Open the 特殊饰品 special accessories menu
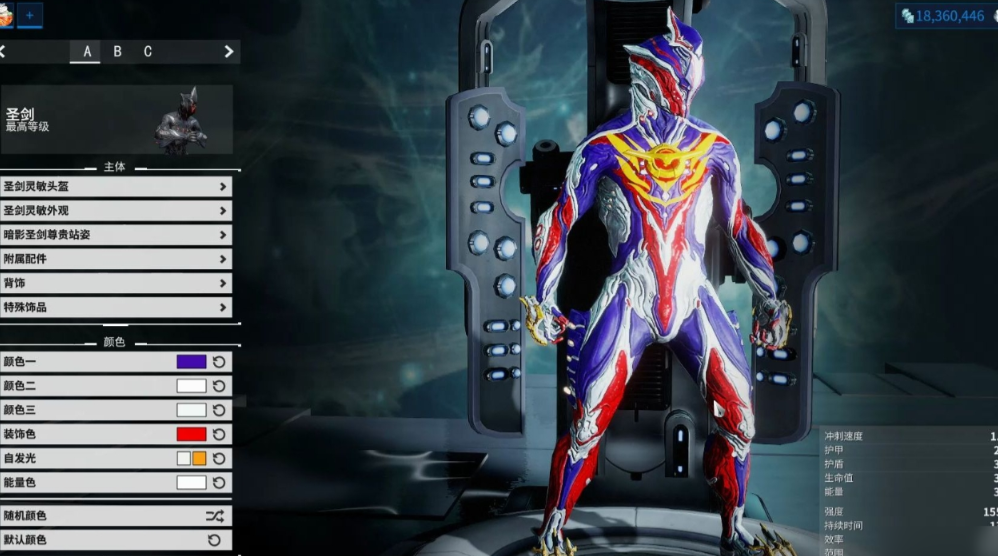998x556 pixels. click(x=116, y=307)
